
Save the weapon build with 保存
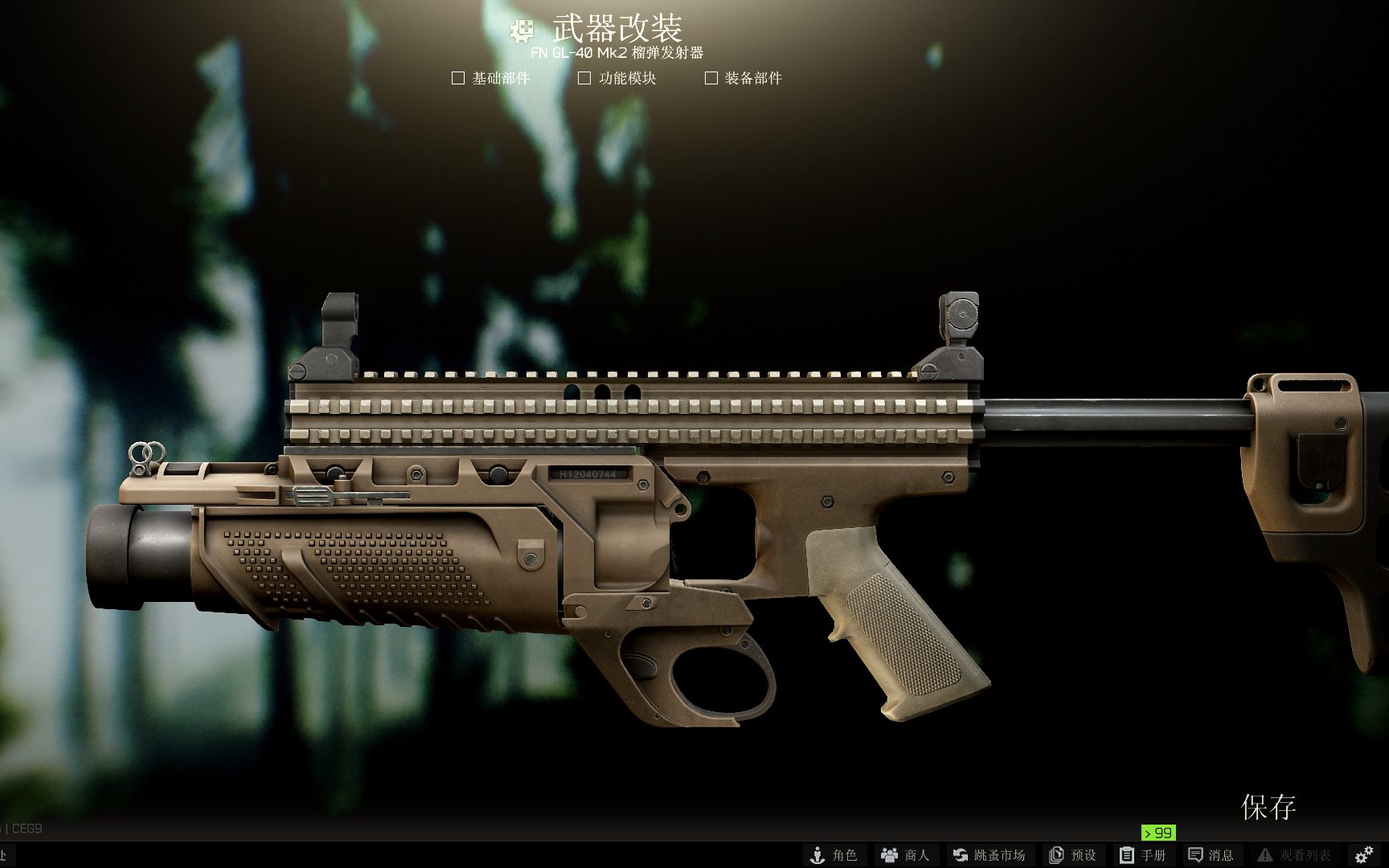click(x=1268, y=807)
